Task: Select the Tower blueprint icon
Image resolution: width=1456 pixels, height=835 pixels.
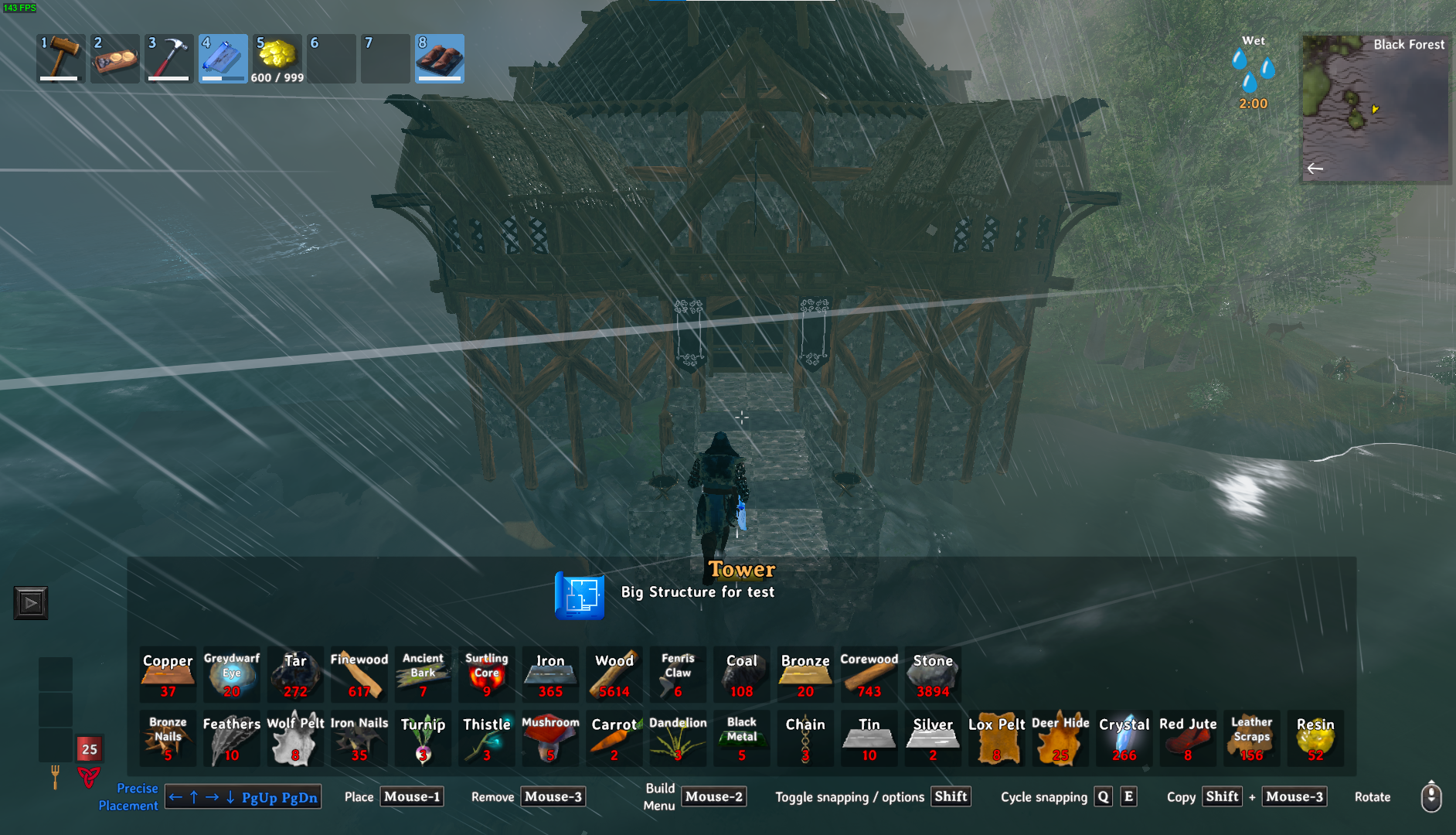Action: (580, 595)
